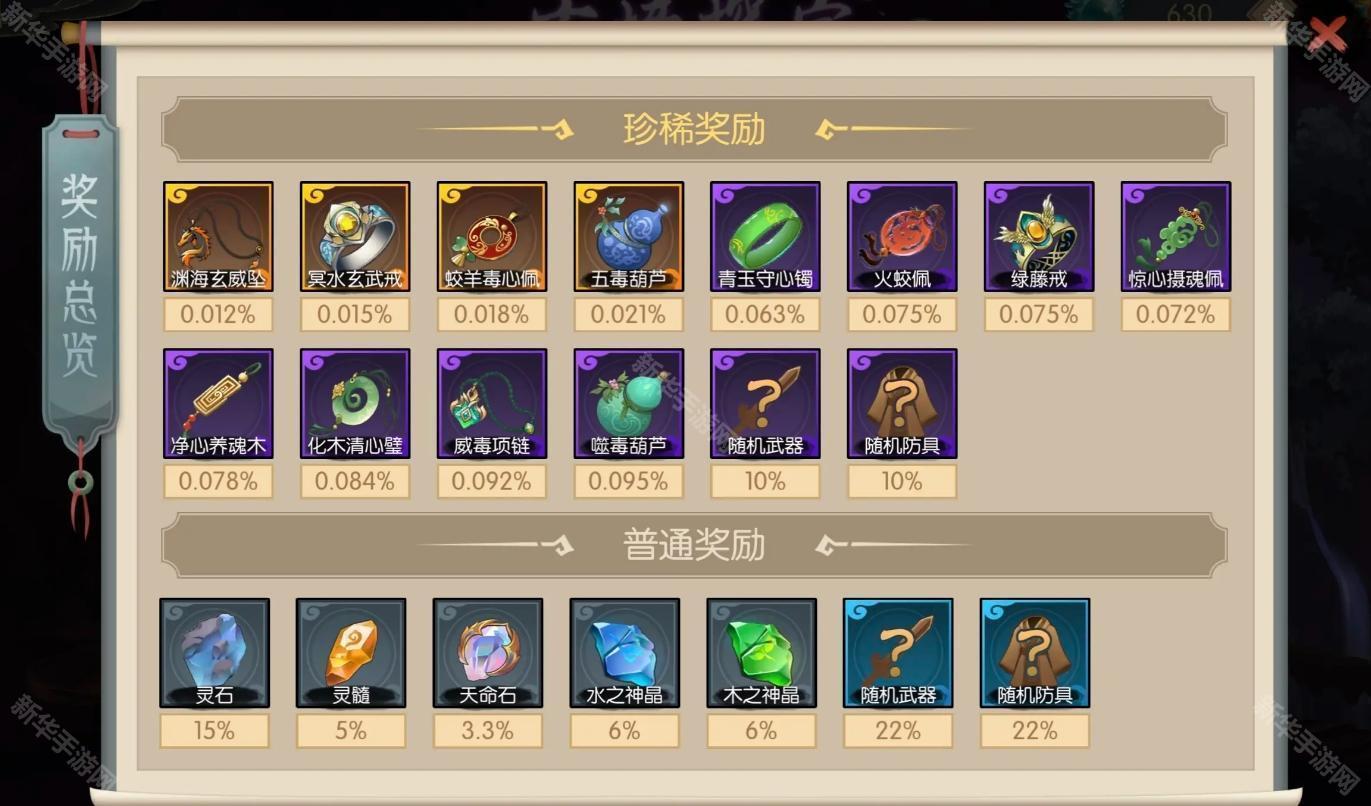Image resolution: width=1371 pixels, height=806 pixels.
Task: Choose the green 木之神晶 crystal
Action: 761,653
